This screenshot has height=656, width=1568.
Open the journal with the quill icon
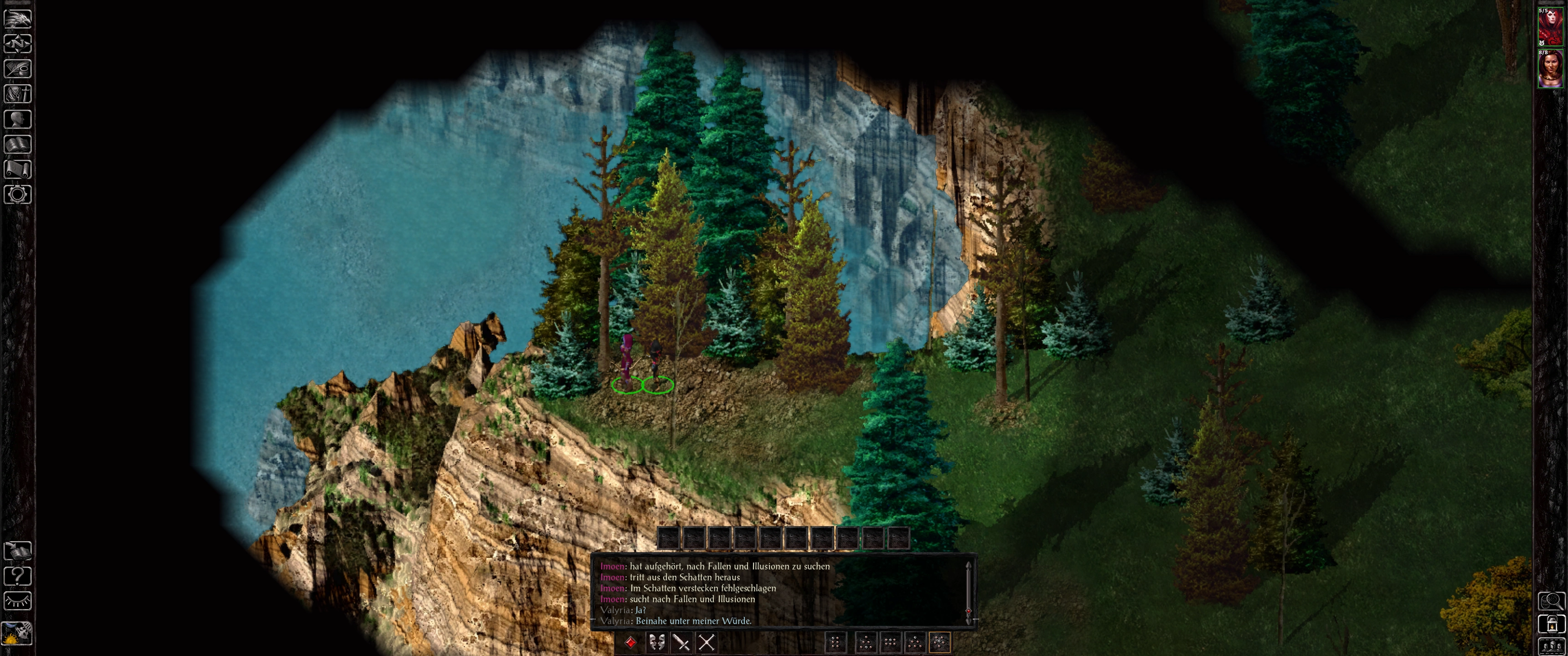pyautogui.click(x=18, y=69)
